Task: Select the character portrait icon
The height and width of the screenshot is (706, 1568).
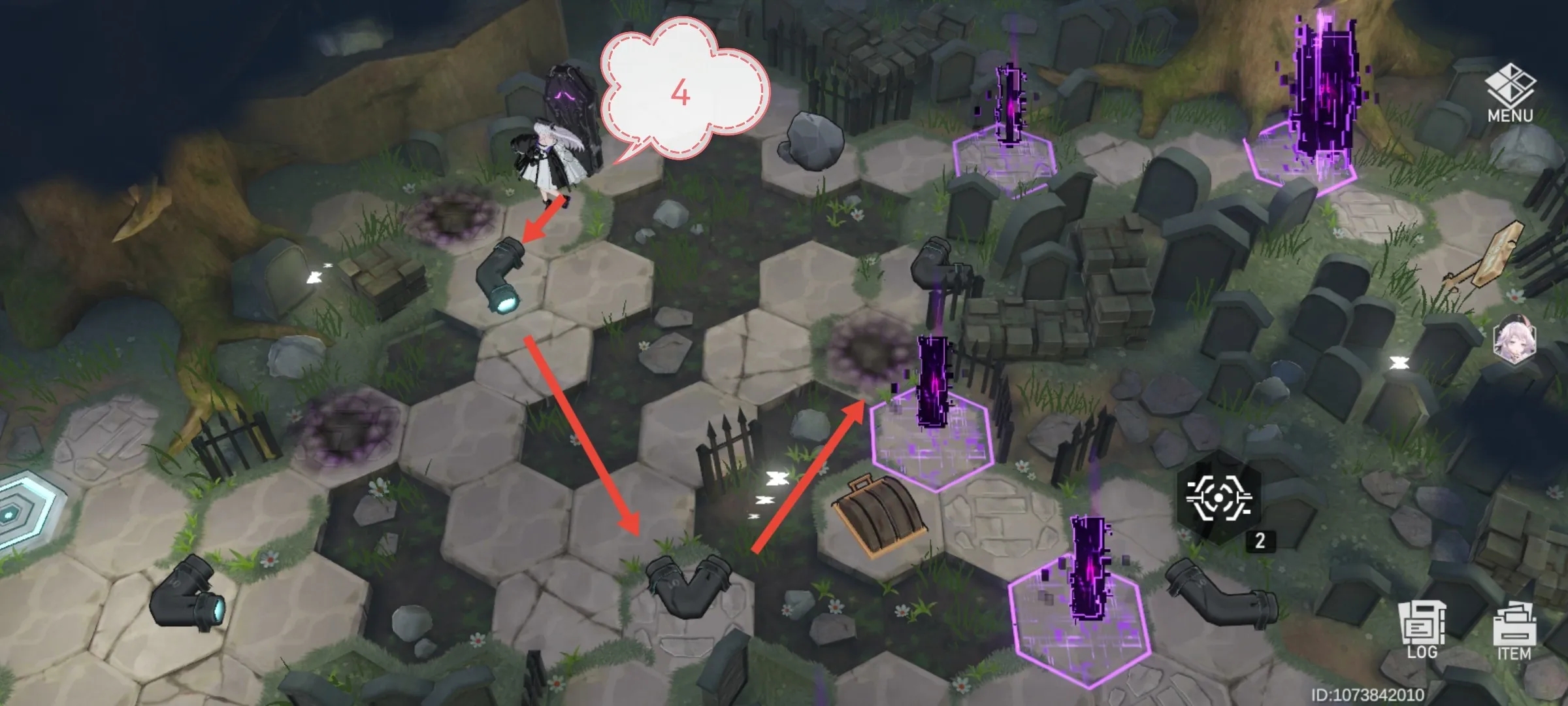Action: click(1514, 339)
